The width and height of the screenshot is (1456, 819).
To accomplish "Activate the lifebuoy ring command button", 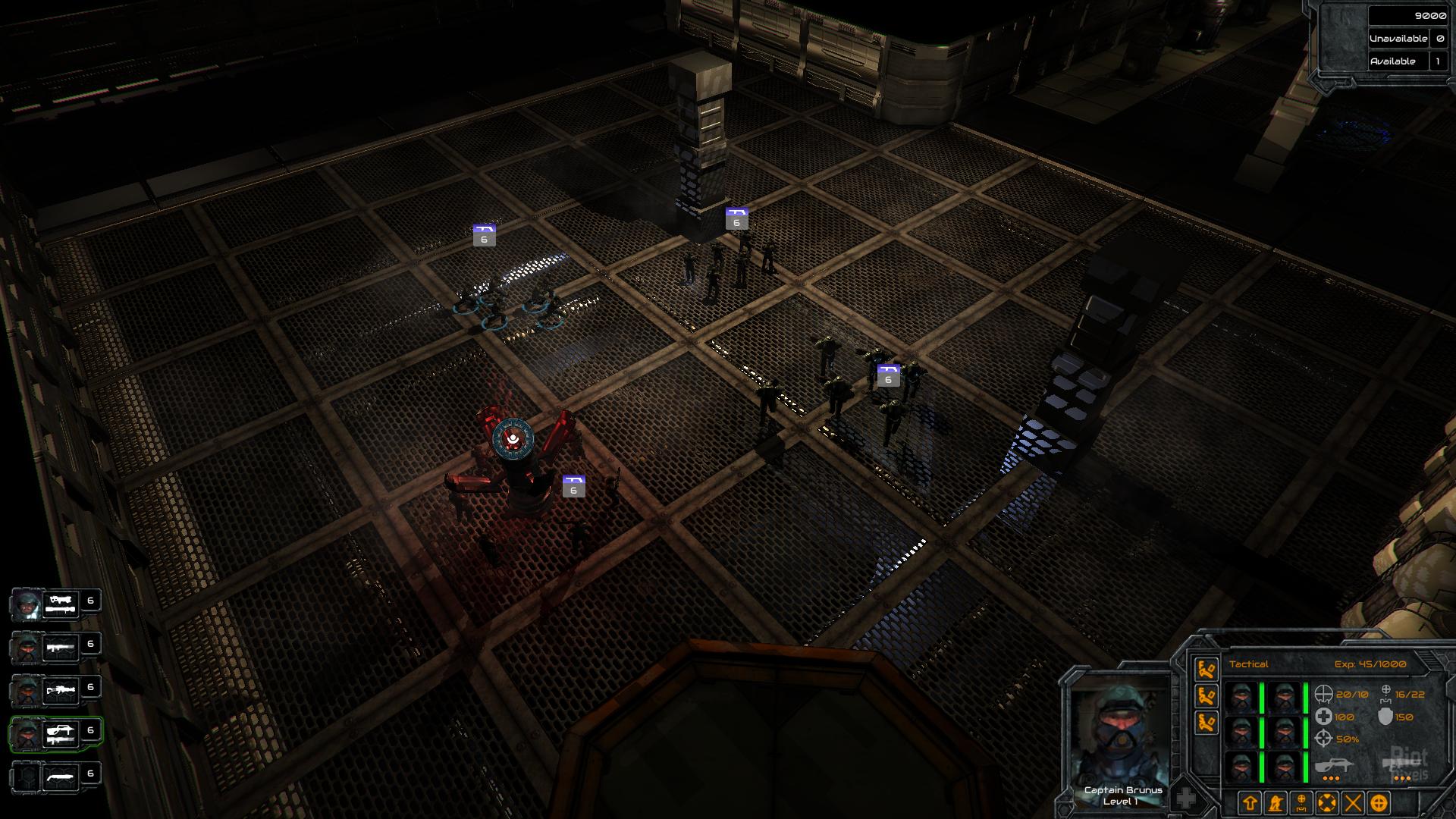I will (x=1327, y=802).
